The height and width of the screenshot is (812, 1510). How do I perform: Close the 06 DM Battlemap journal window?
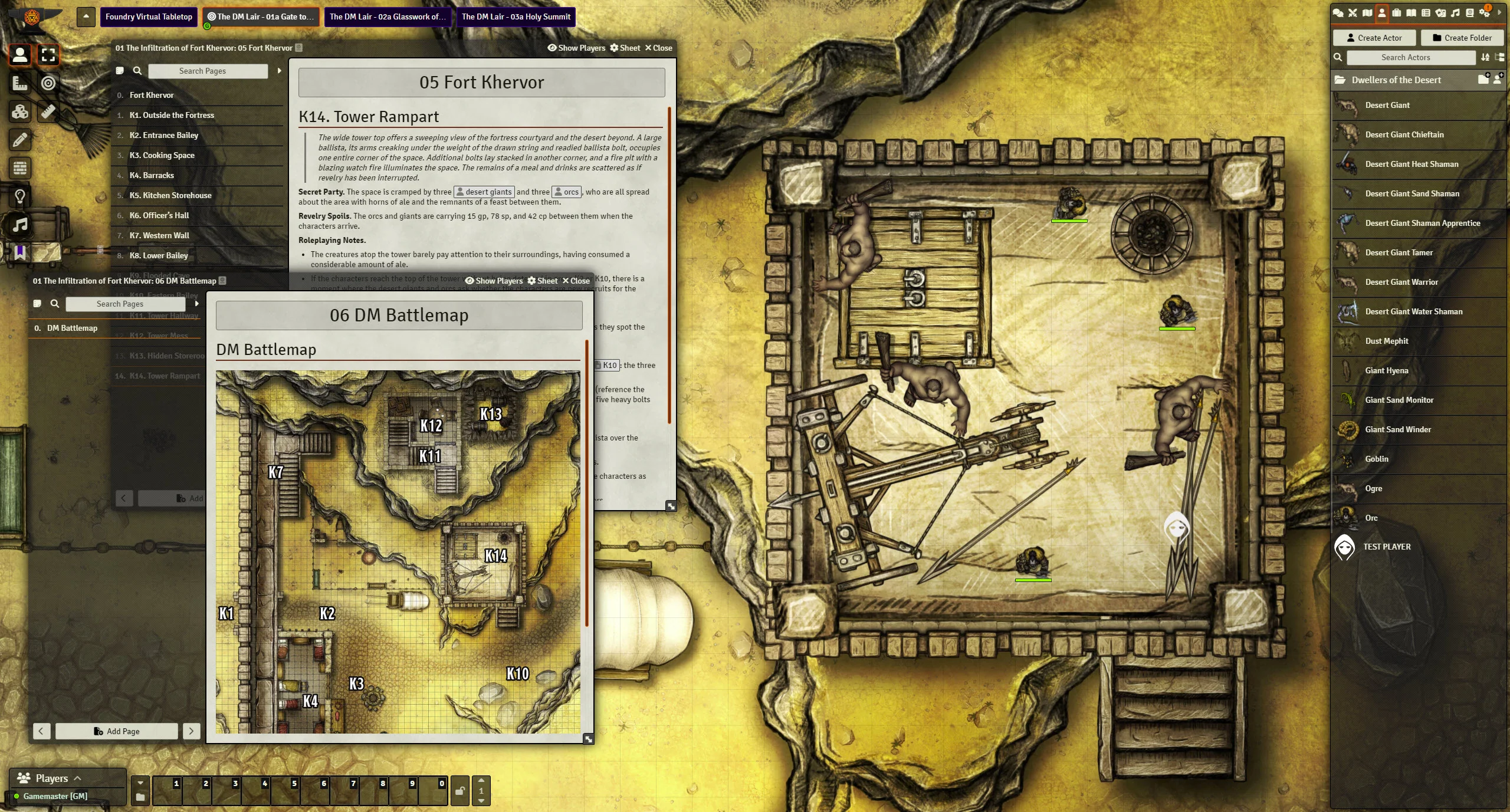click(x=576, y=281)
